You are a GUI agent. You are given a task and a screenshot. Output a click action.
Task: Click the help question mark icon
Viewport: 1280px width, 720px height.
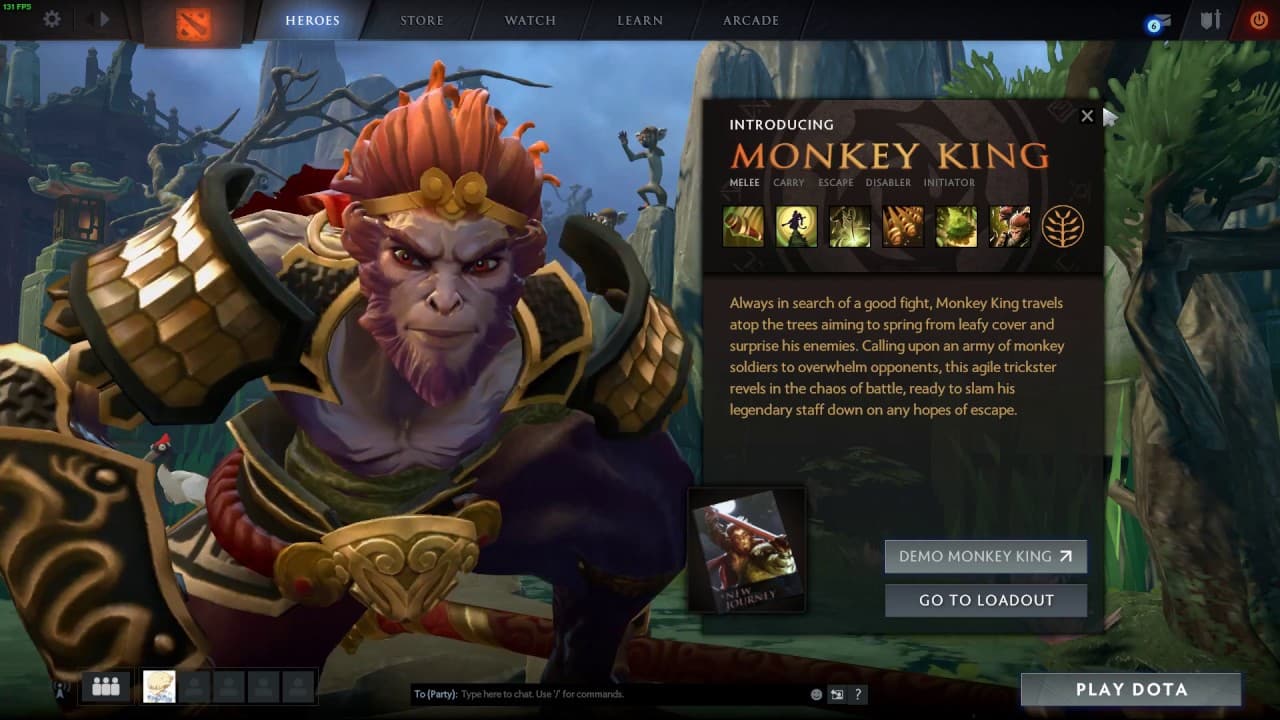[x=857, y=694]
